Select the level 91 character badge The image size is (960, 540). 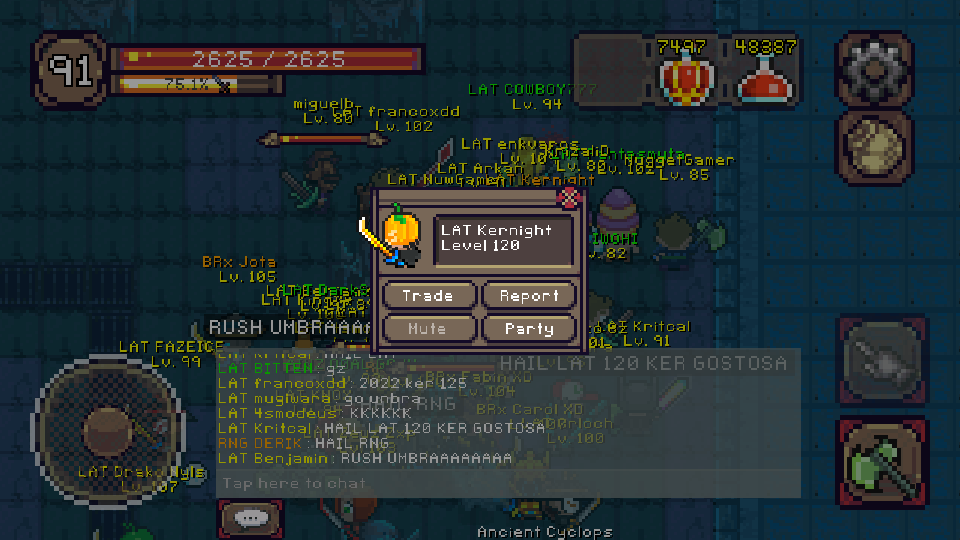click(x=70, y=70)
